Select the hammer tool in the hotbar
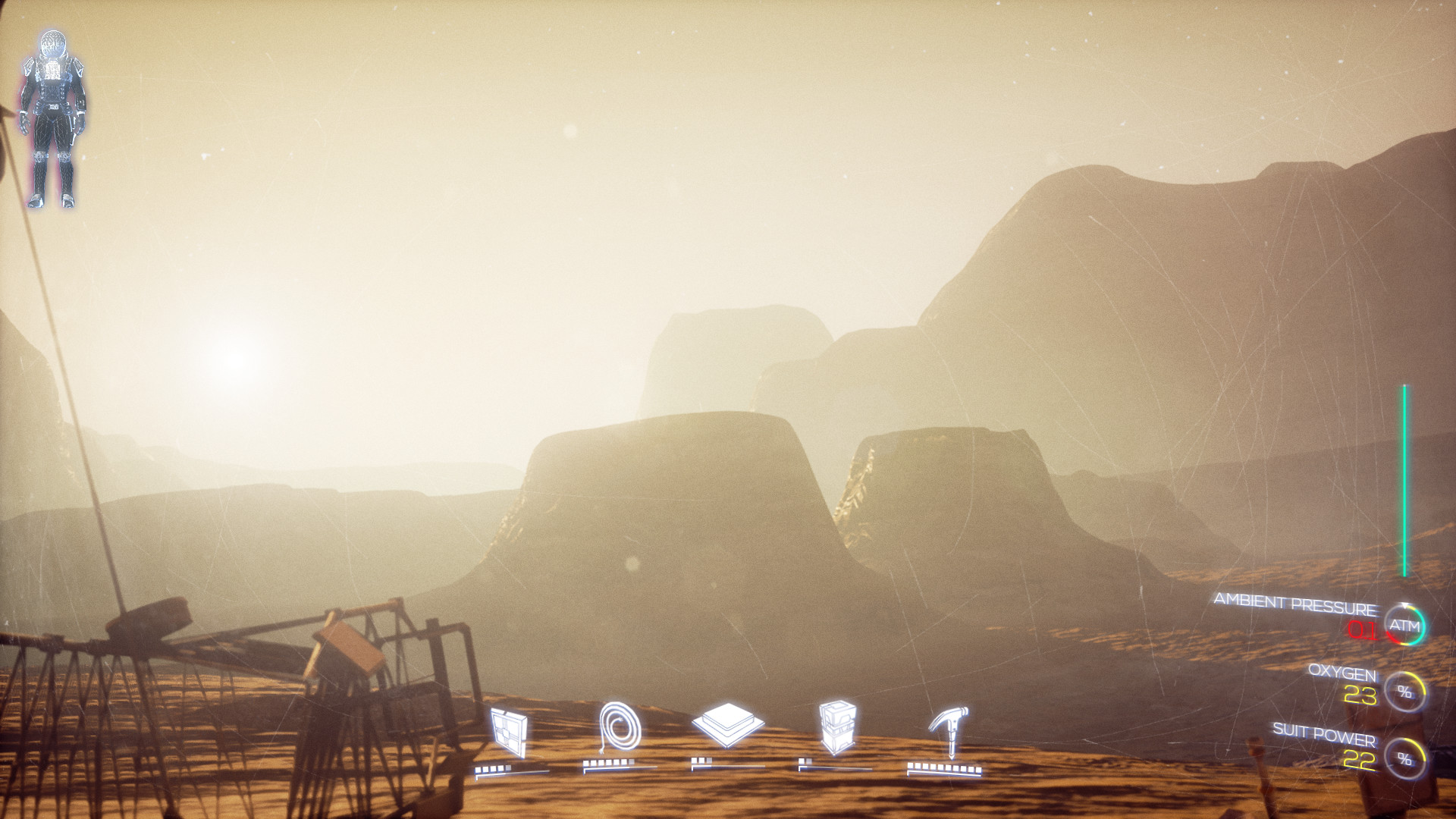This screenshot has height=819, width=1456. point(948,732)
